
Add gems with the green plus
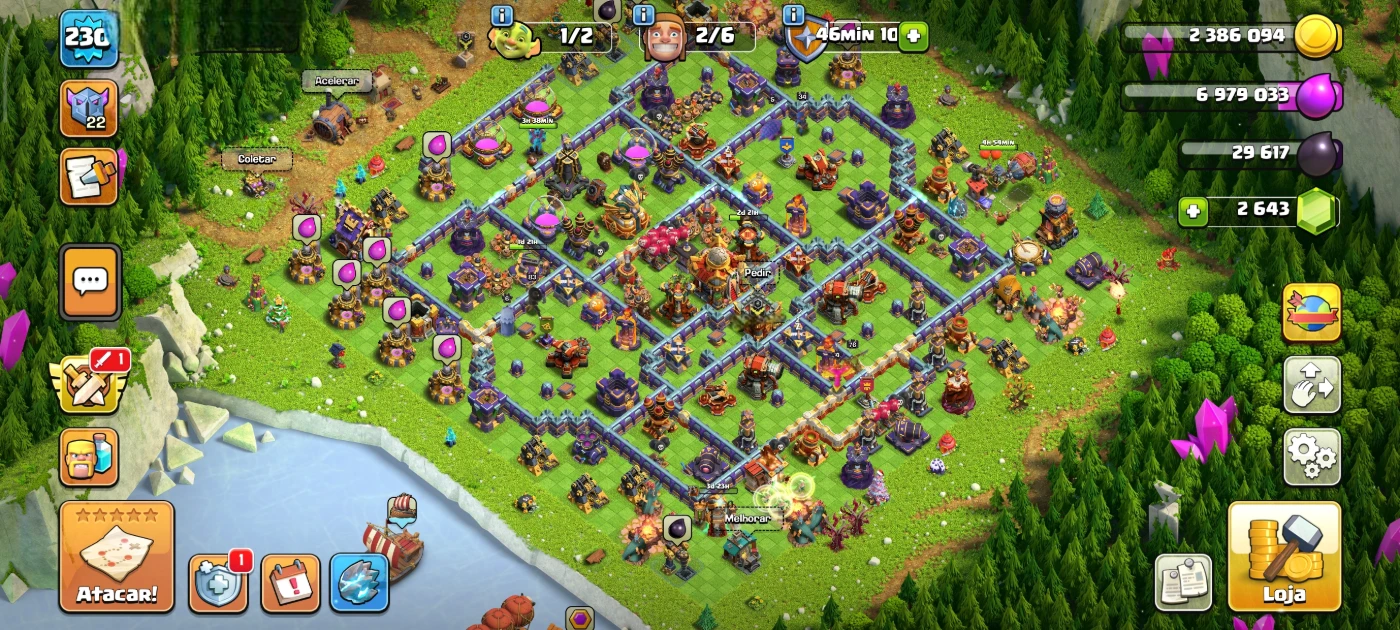1191,211
